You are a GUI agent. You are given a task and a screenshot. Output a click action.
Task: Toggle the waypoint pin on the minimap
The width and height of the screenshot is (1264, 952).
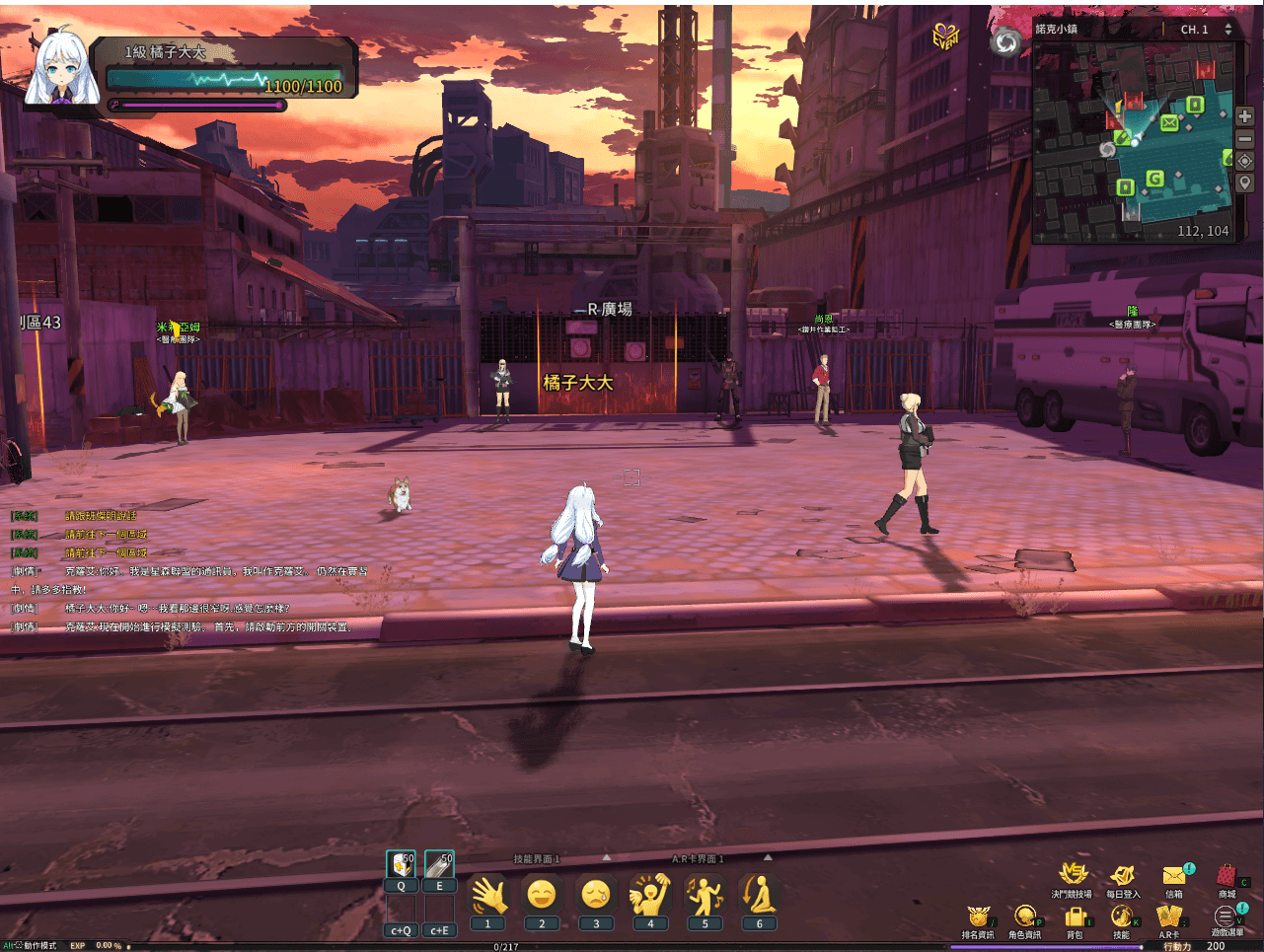tap(1244, 183)
